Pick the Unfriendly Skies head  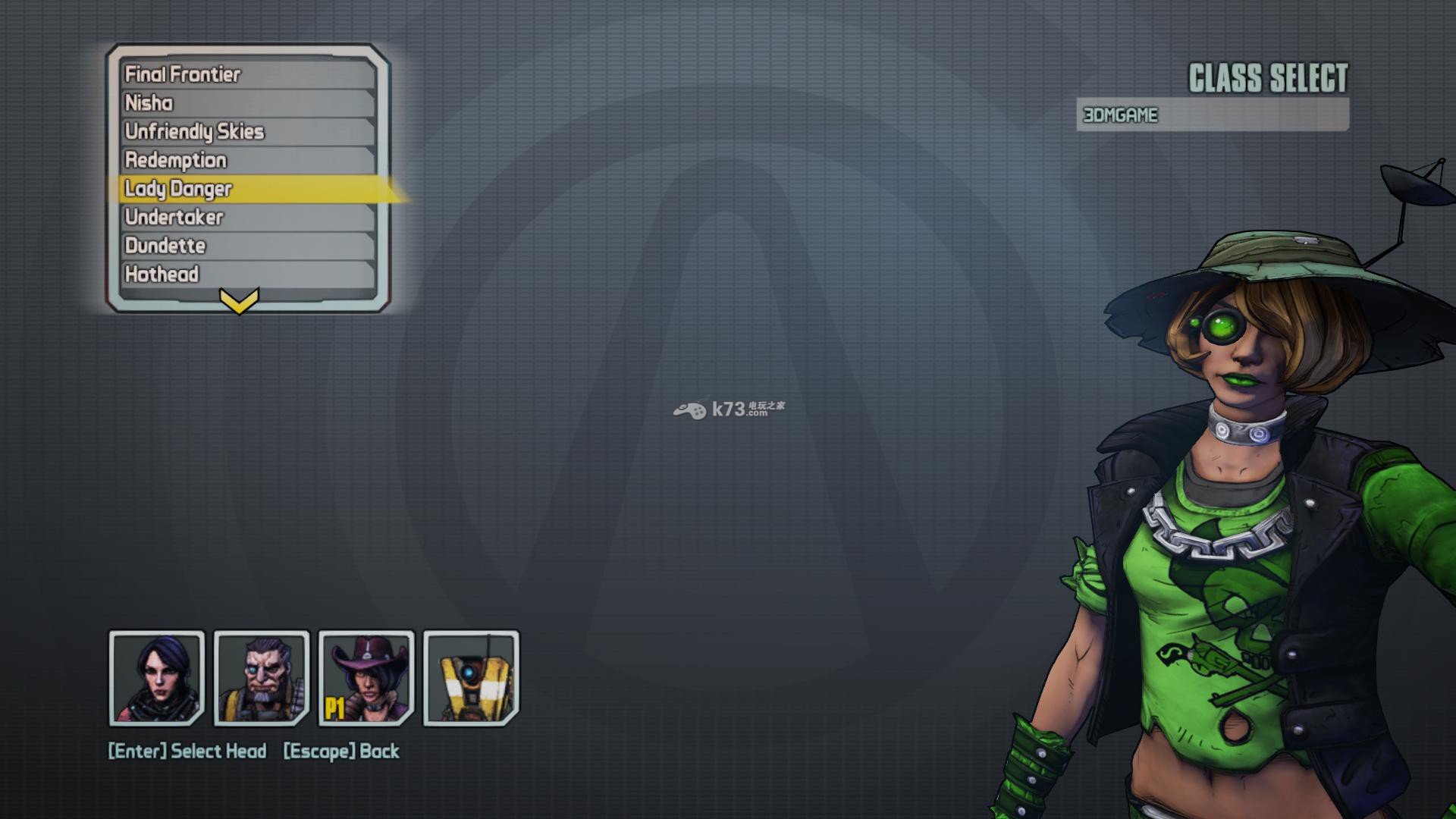[247, 131]
